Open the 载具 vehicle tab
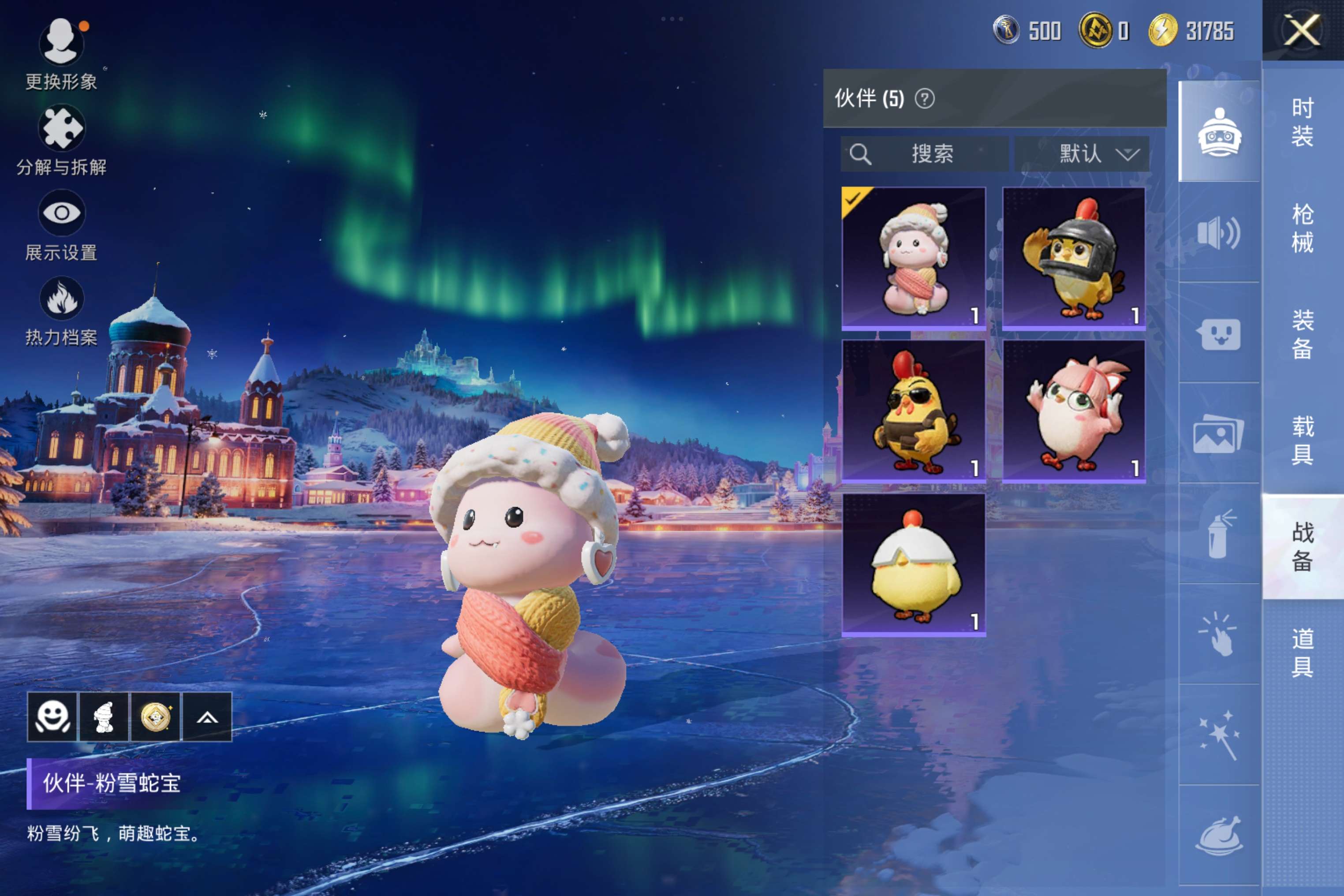 [x=1302, y=441]
